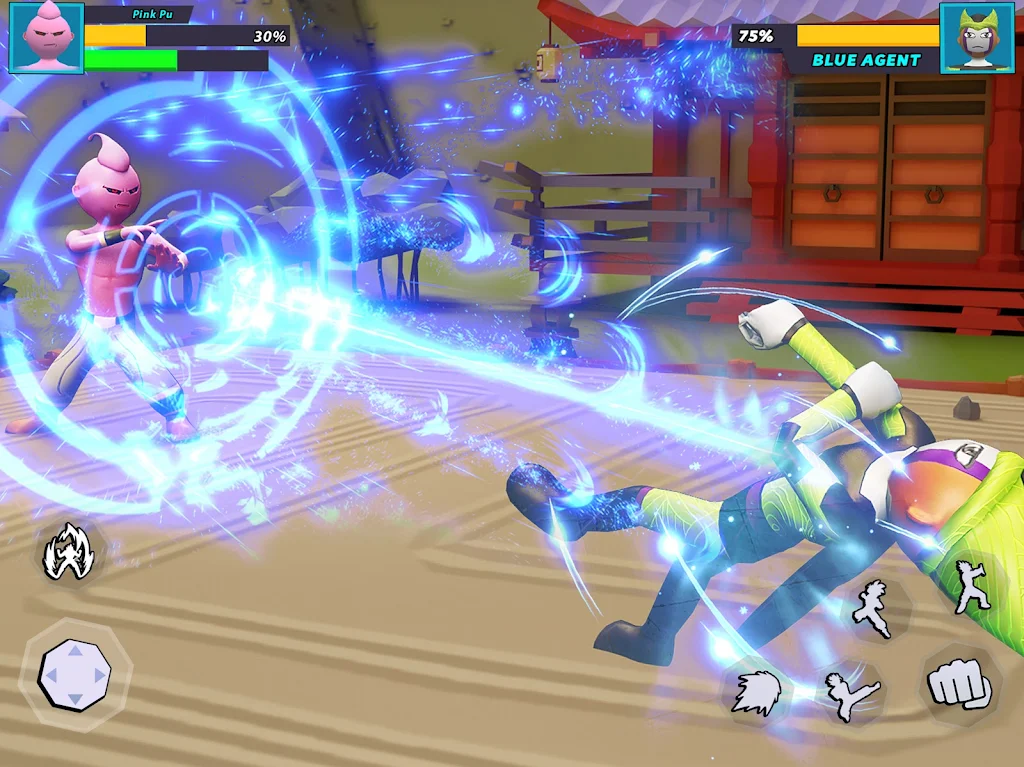Activate the flying dash figure button
The image size is (1024, 767).
[873, 608]
